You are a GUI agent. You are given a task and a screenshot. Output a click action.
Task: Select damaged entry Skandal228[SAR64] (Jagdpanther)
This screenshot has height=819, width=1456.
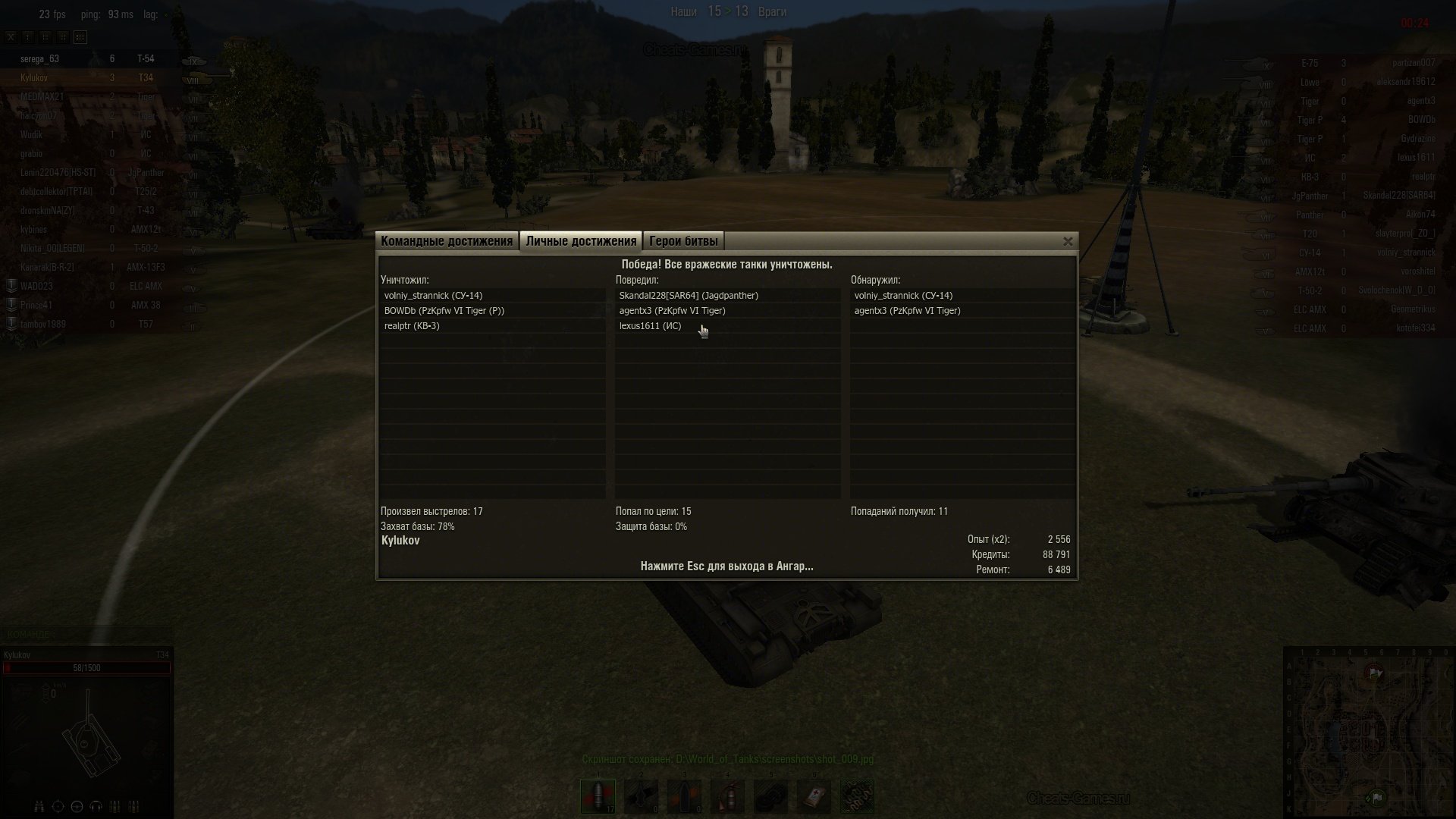(x=689, y=296)
